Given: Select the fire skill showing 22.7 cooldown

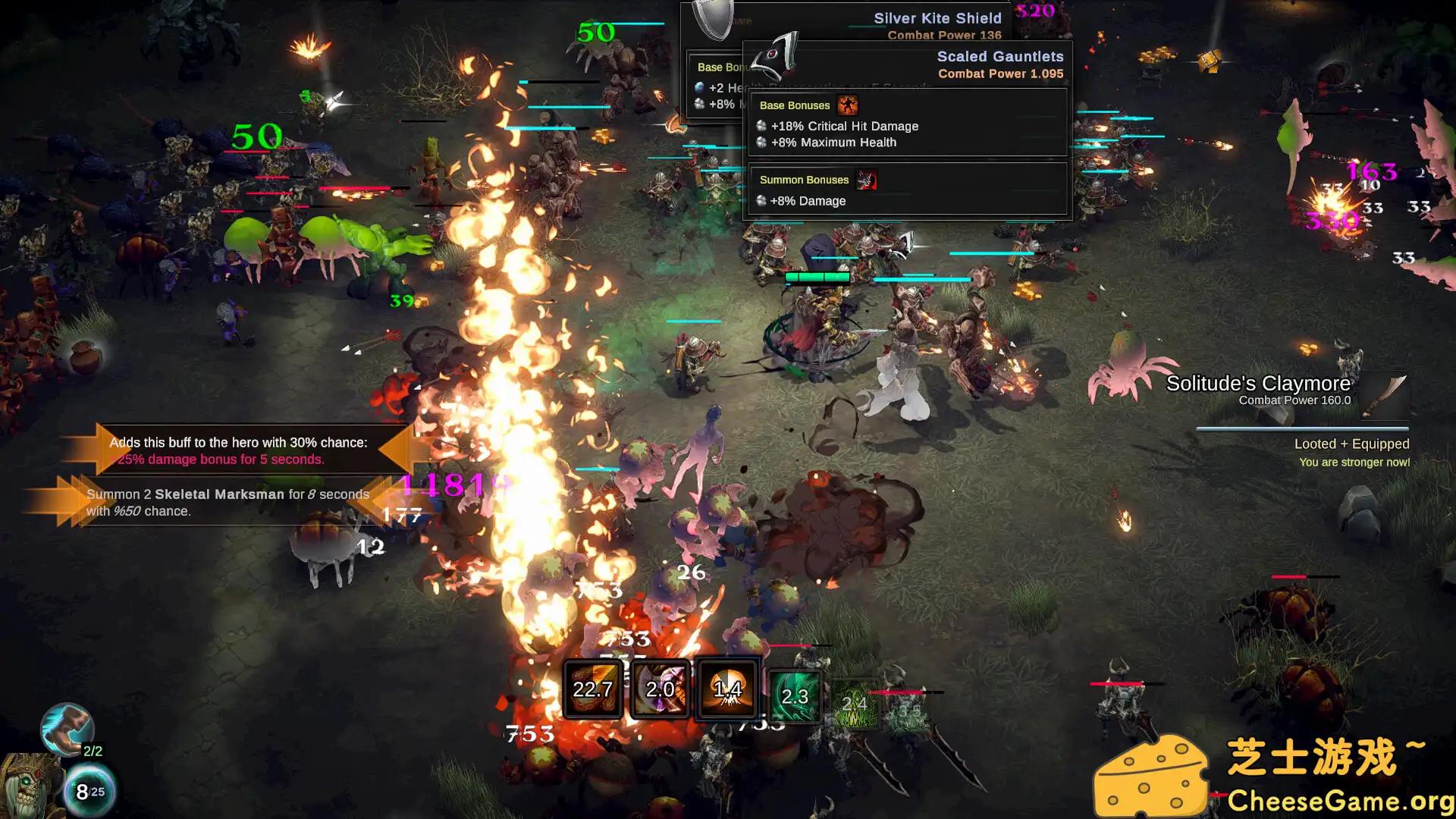Looking at the screenshot, I should (594, 689).
